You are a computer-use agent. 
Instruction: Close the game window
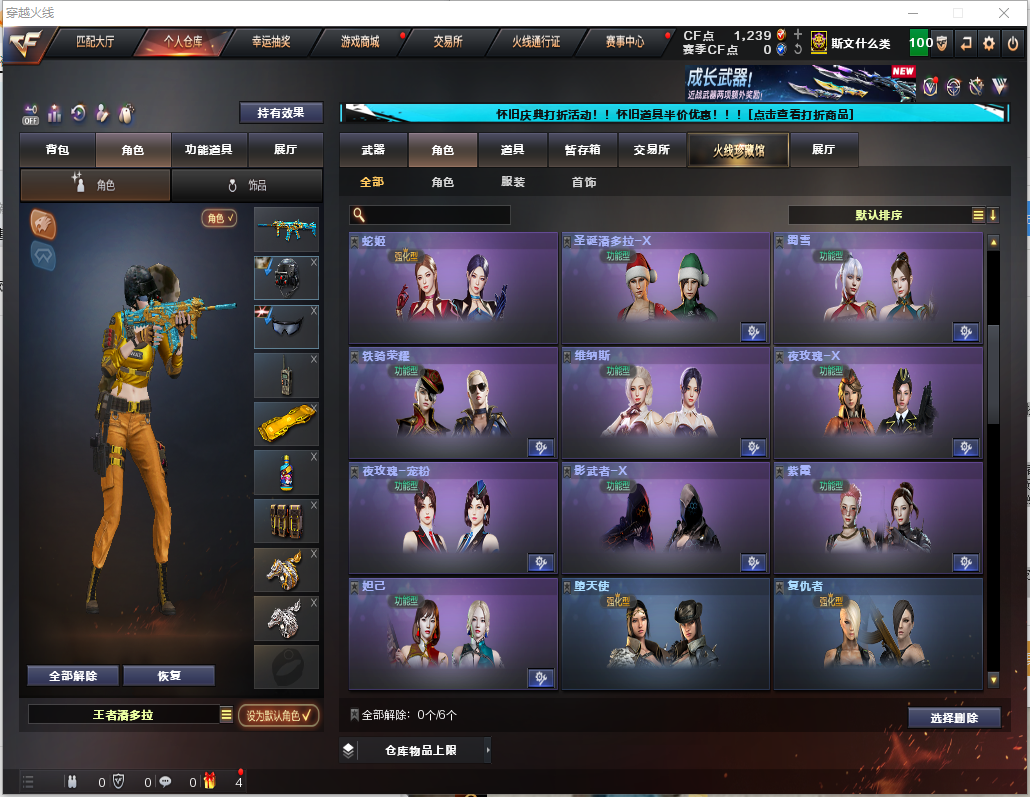(1004, 13)
